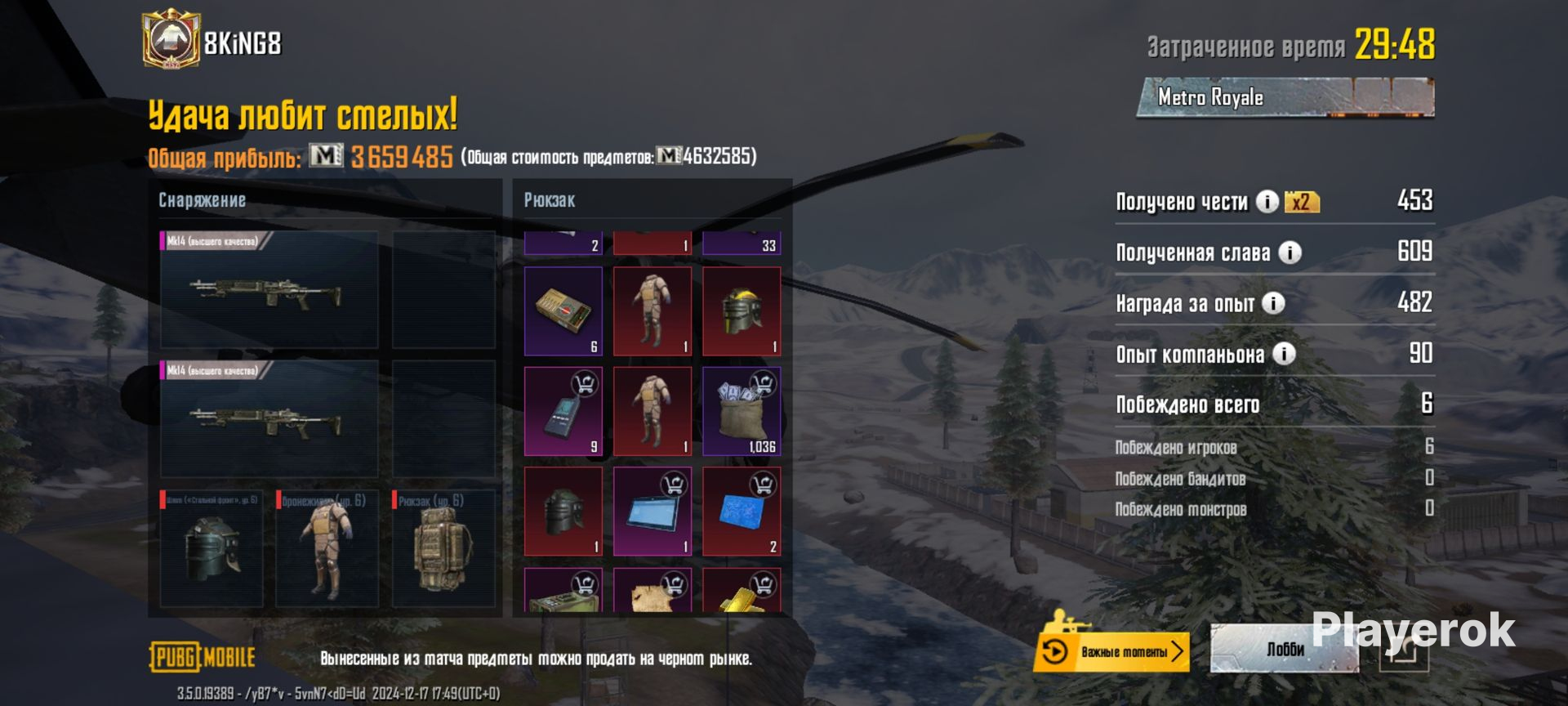The image size is (1568, 706).
Task: Select the yellow-topped helmet in the backpack
Action: click(x=742, y=311)
